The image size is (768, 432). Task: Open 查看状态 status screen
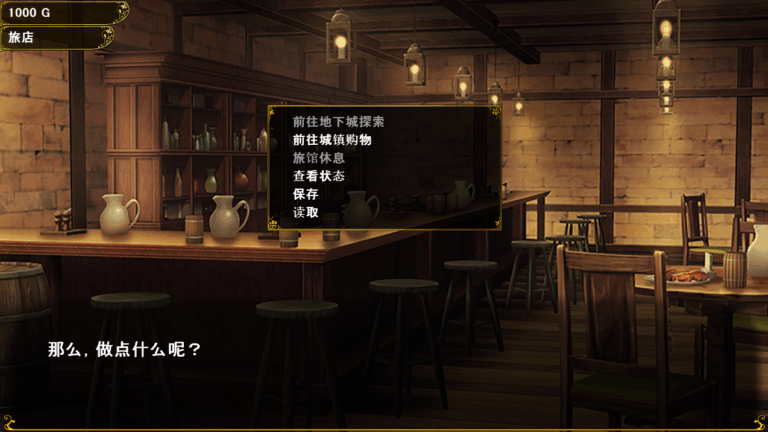318,176
